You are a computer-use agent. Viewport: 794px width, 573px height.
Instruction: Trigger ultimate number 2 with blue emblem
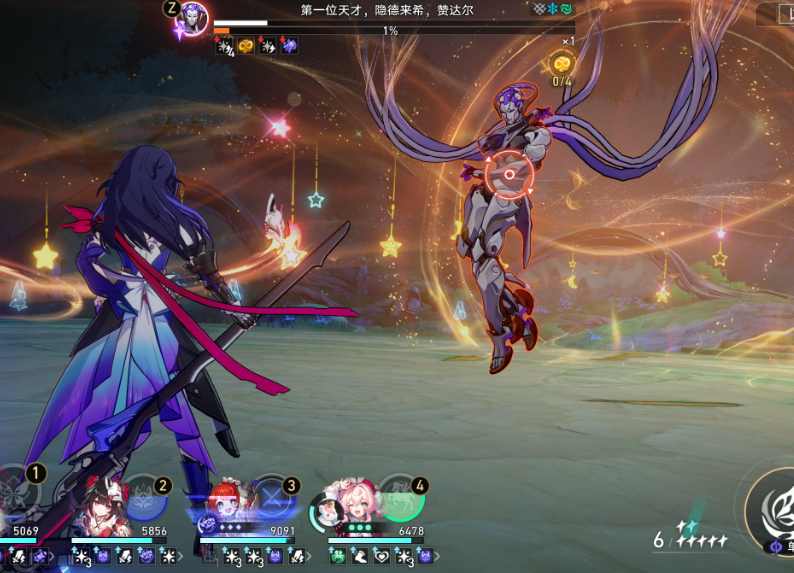145,496
